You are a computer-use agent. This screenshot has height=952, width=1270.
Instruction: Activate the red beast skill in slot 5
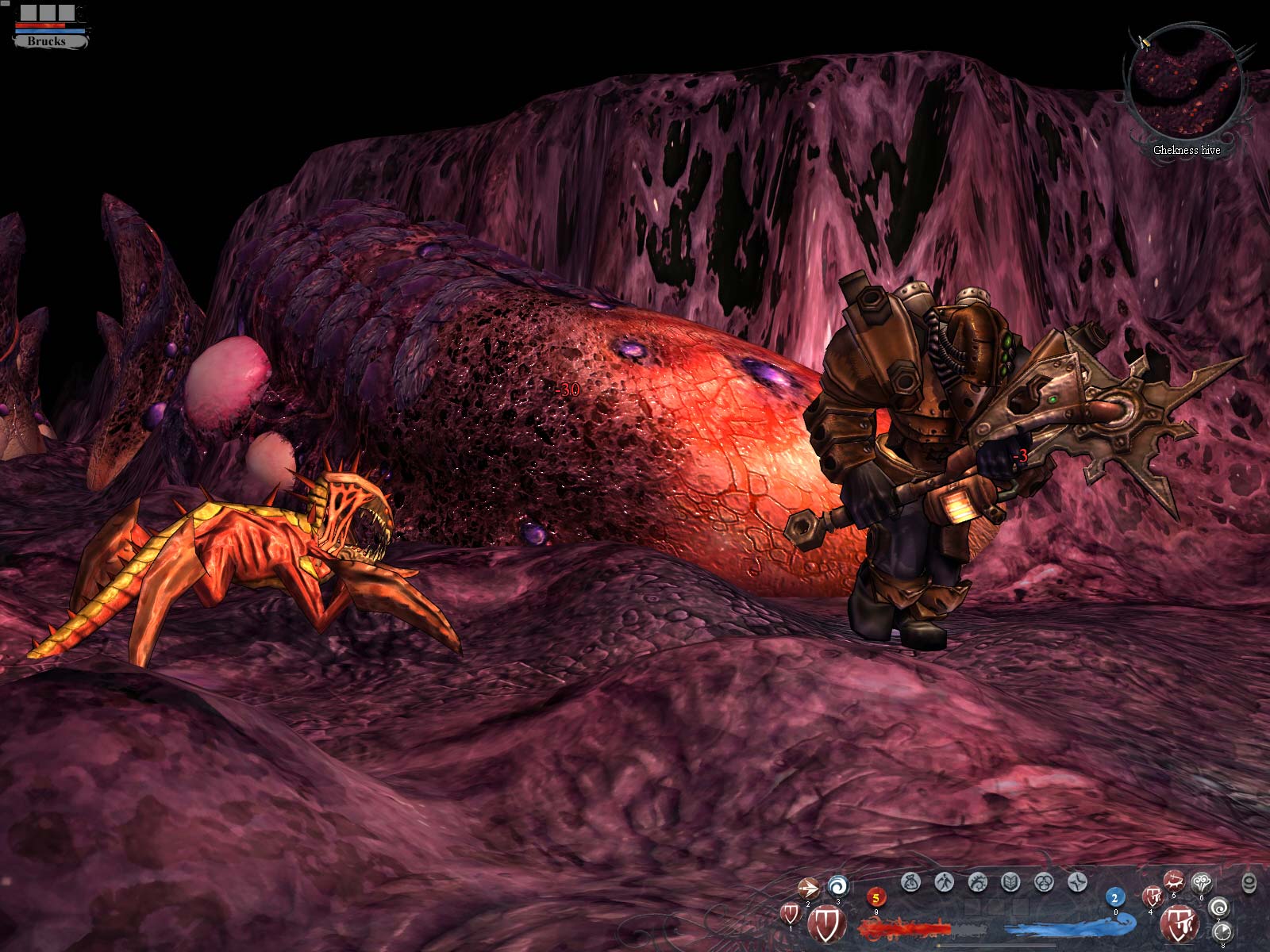click(1174, 880)
